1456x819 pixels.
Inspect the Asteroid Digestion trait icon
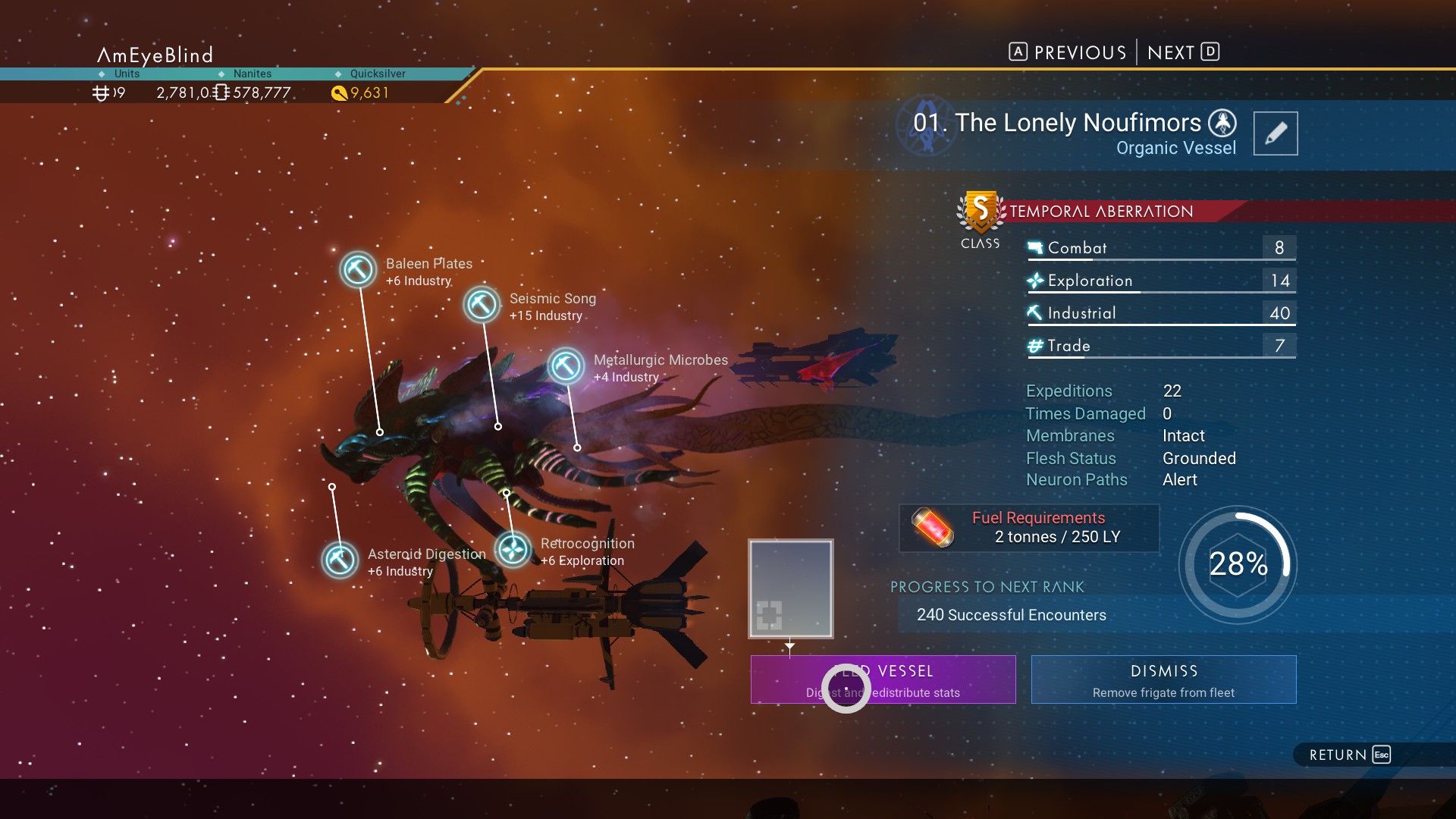click(340, 560)
